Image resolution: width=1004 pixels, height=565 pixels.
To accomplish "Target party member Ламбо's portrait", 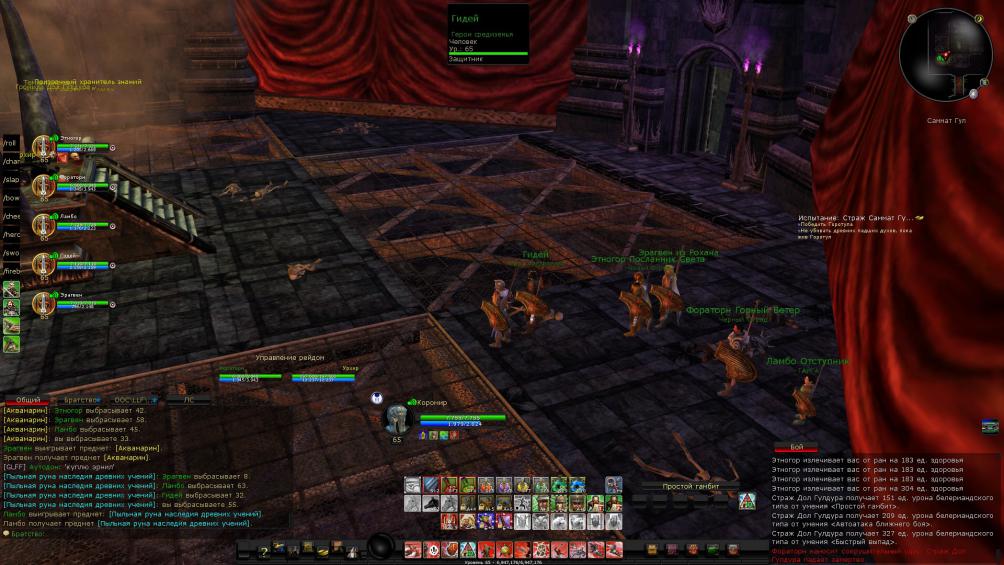I will [x=44, y=225].
